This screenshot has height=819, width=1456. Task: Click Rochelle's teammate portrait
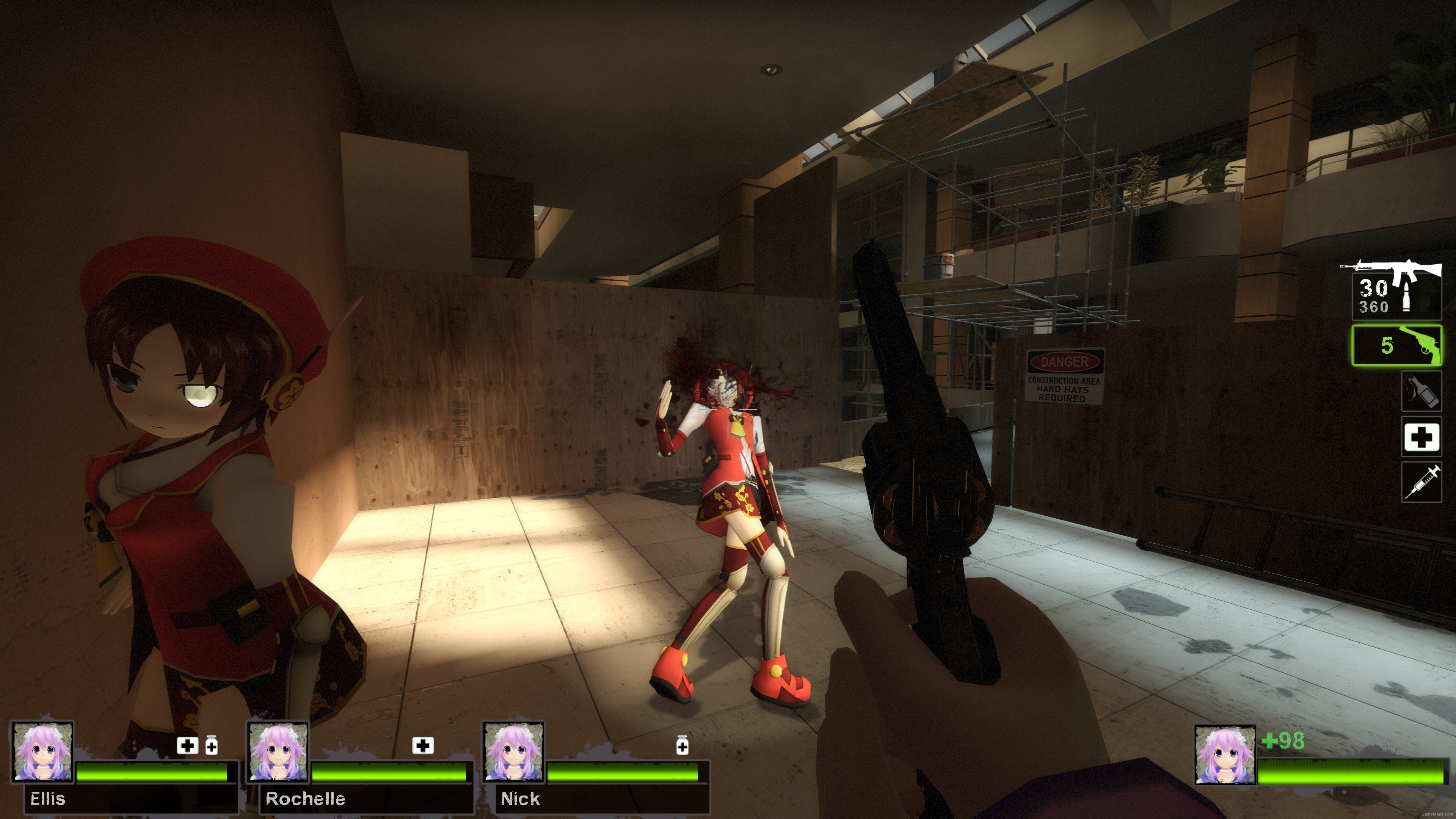coord(278,752)
